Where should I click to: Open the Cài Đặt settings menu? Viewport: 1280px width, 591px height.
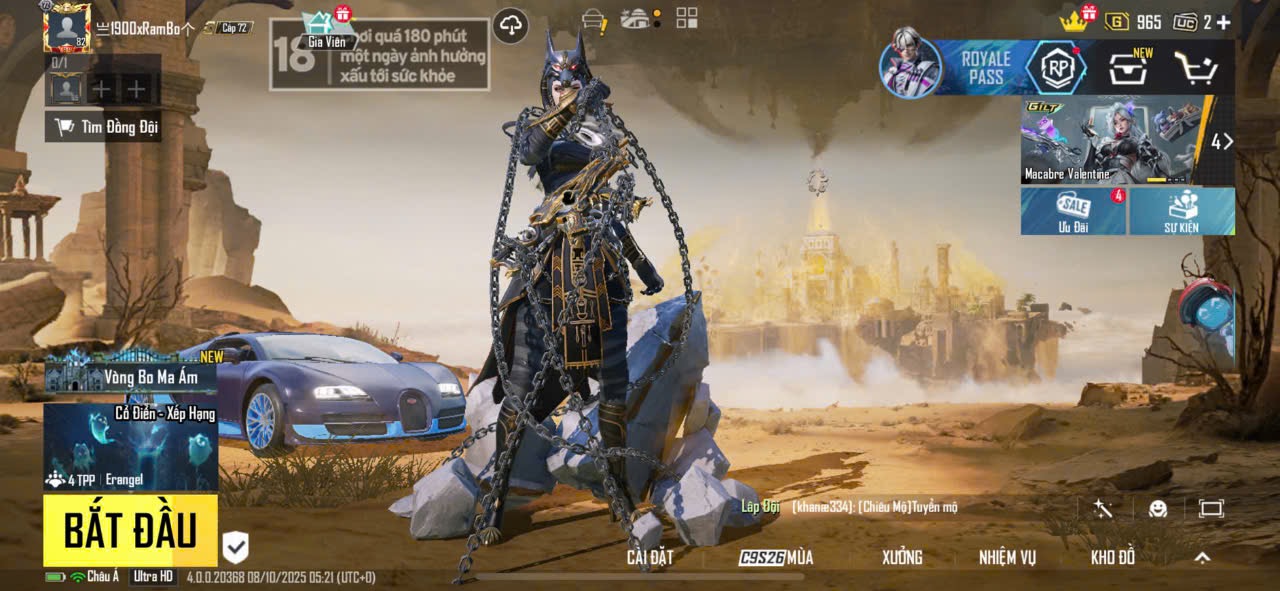[649, 558]
